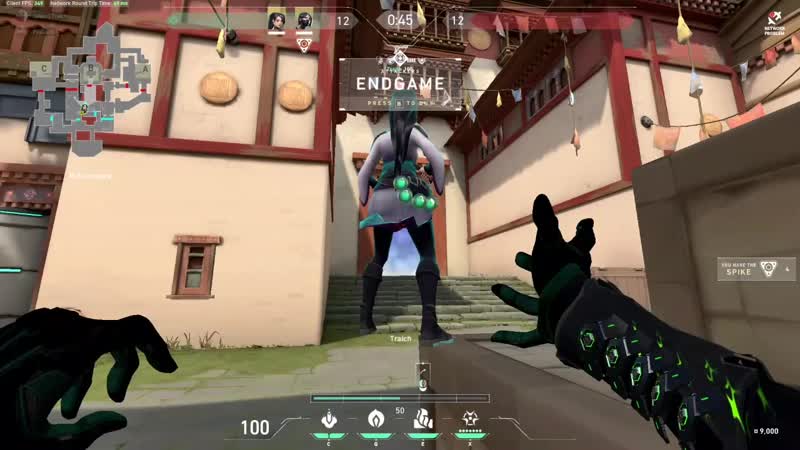Screen dimensions: 800x450
Task: Click the ENDGAME ultimate banner
Action: (x=400, y=82)
